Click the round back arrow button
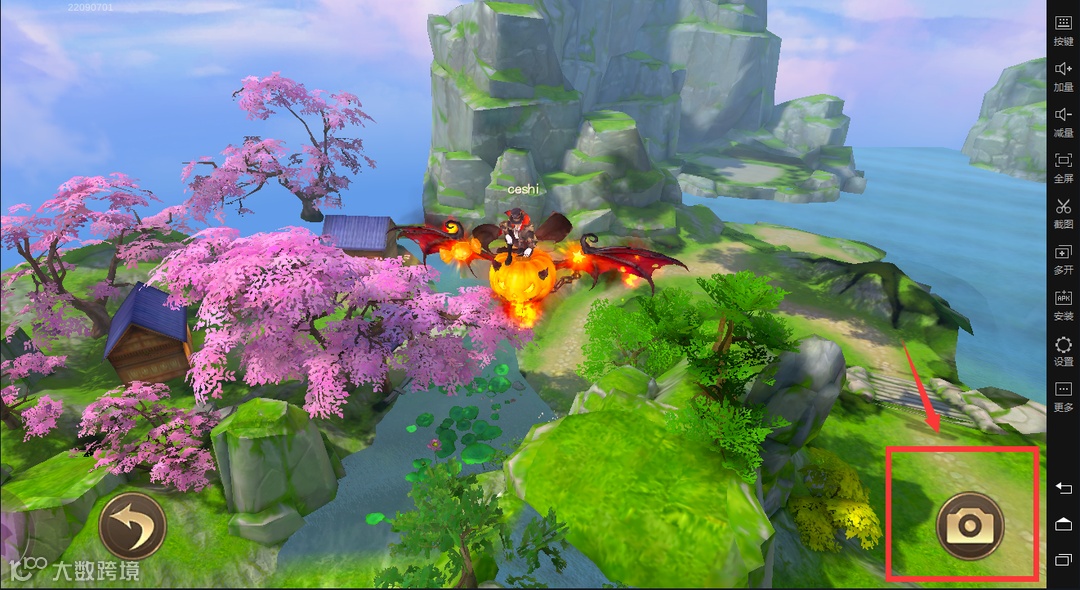Viewport: 1080px width, 590px height. pos(132,525)
